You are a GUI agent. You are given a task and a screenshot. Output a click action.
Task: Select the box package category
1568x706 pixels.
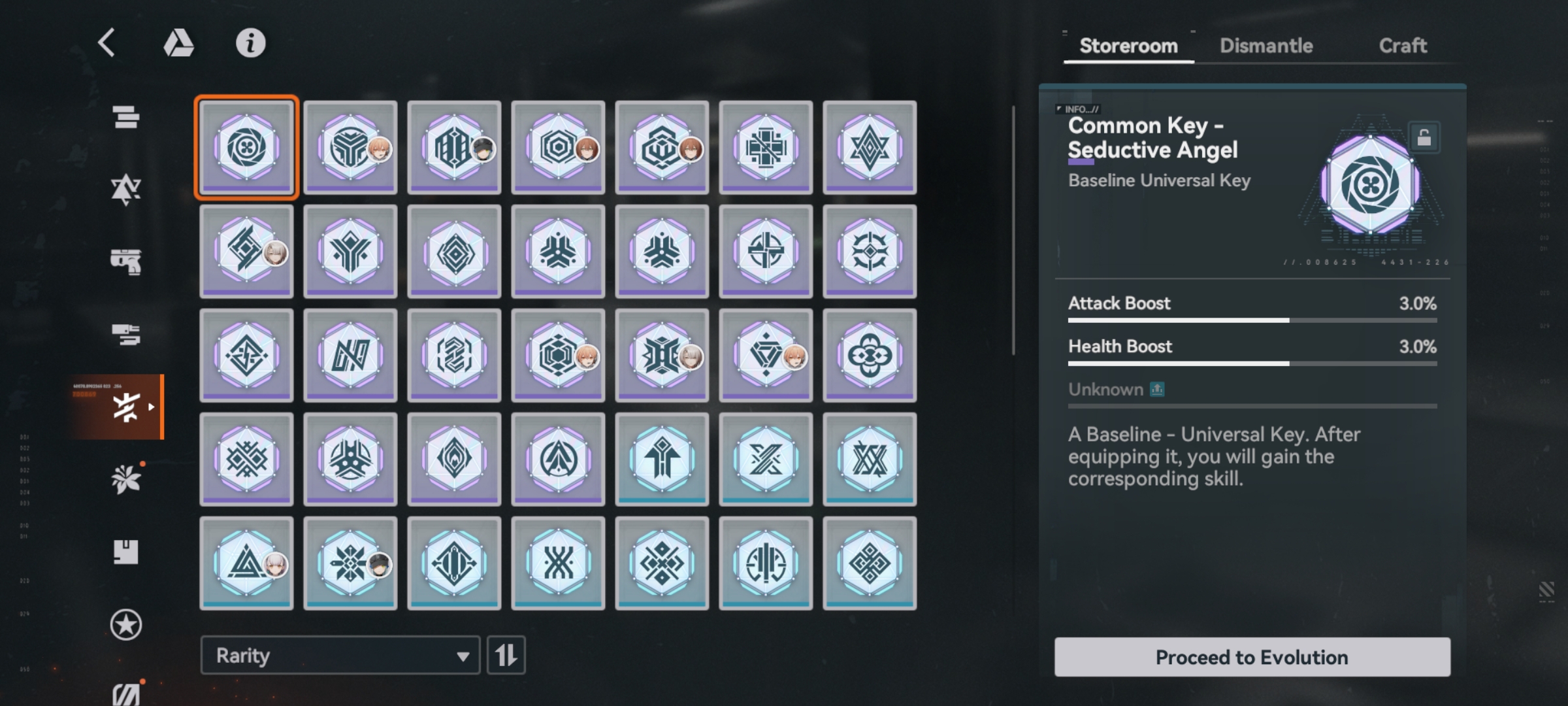point(125,552)
